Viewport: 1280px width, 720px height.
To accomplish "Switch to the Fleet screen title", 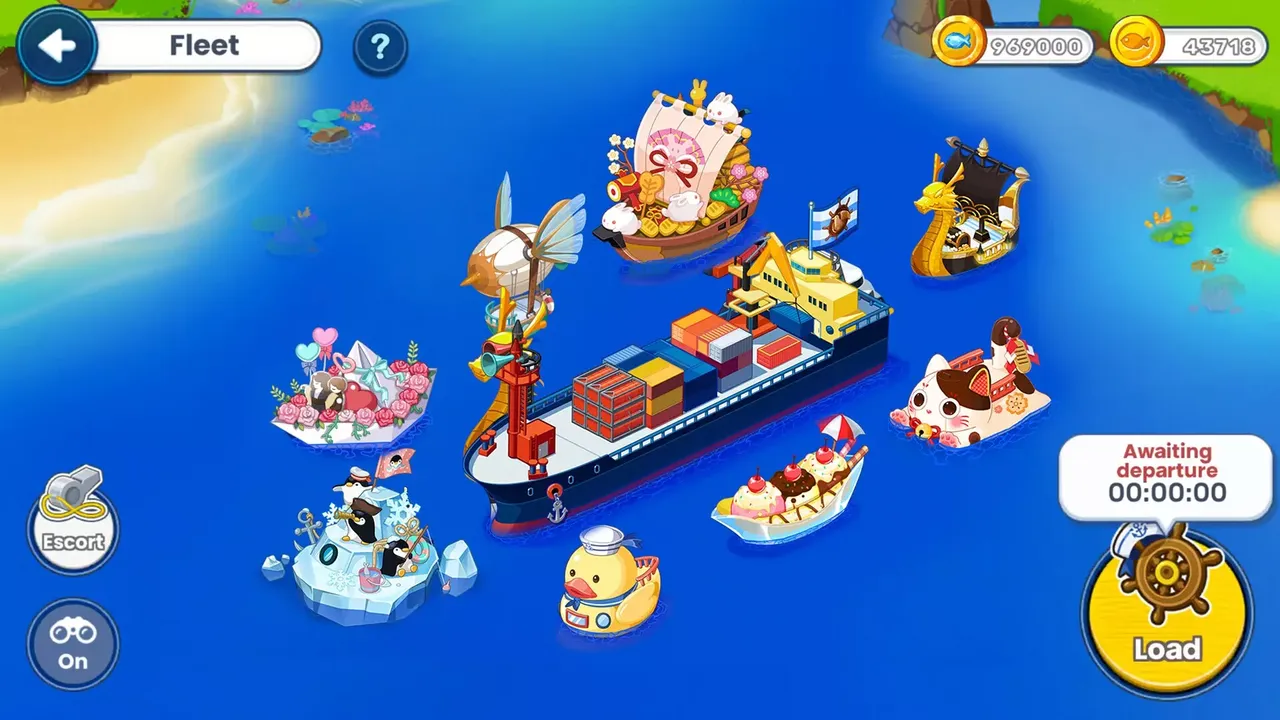I will pyautogui.click(x=207, y=44).
